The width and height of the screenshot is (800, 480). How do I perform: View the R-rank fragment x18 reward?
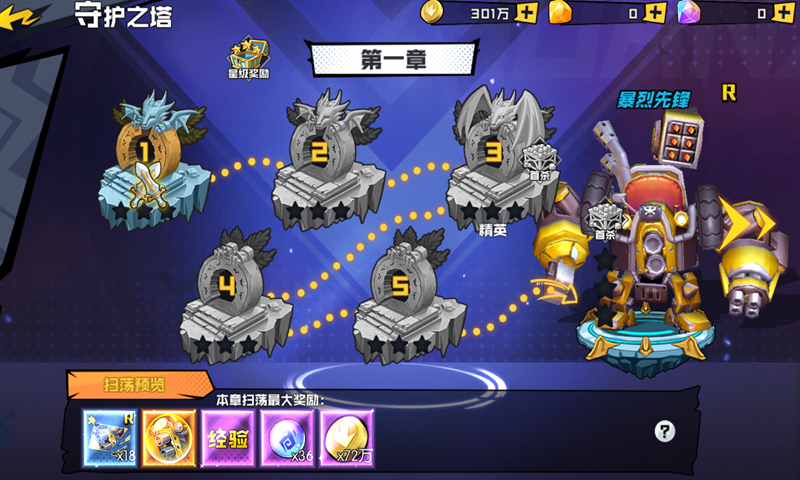pyautogui.click(x=108, y=435)
